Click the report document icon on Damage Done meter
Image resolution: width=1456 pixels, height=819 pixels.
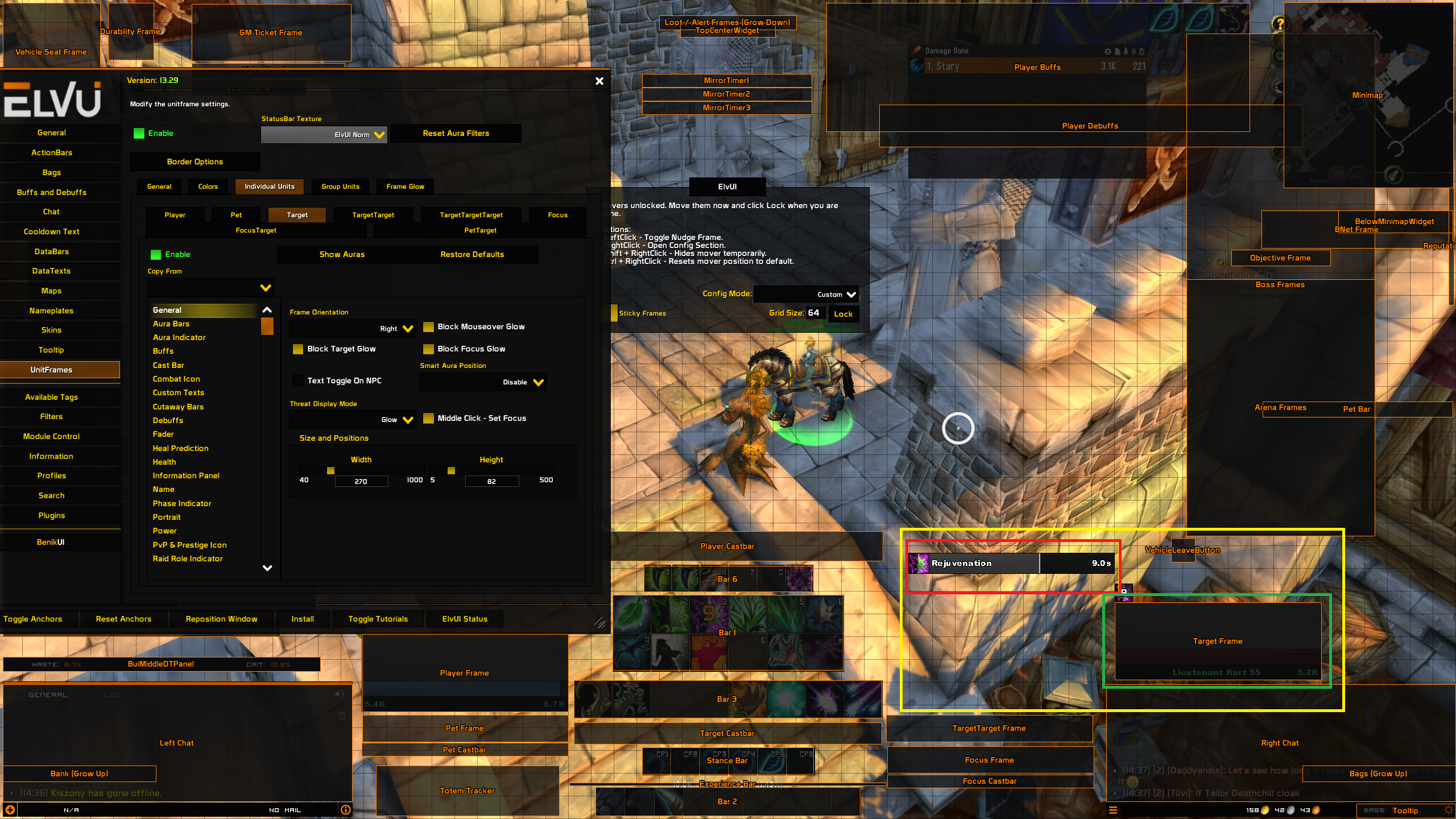pos(1117,51)
